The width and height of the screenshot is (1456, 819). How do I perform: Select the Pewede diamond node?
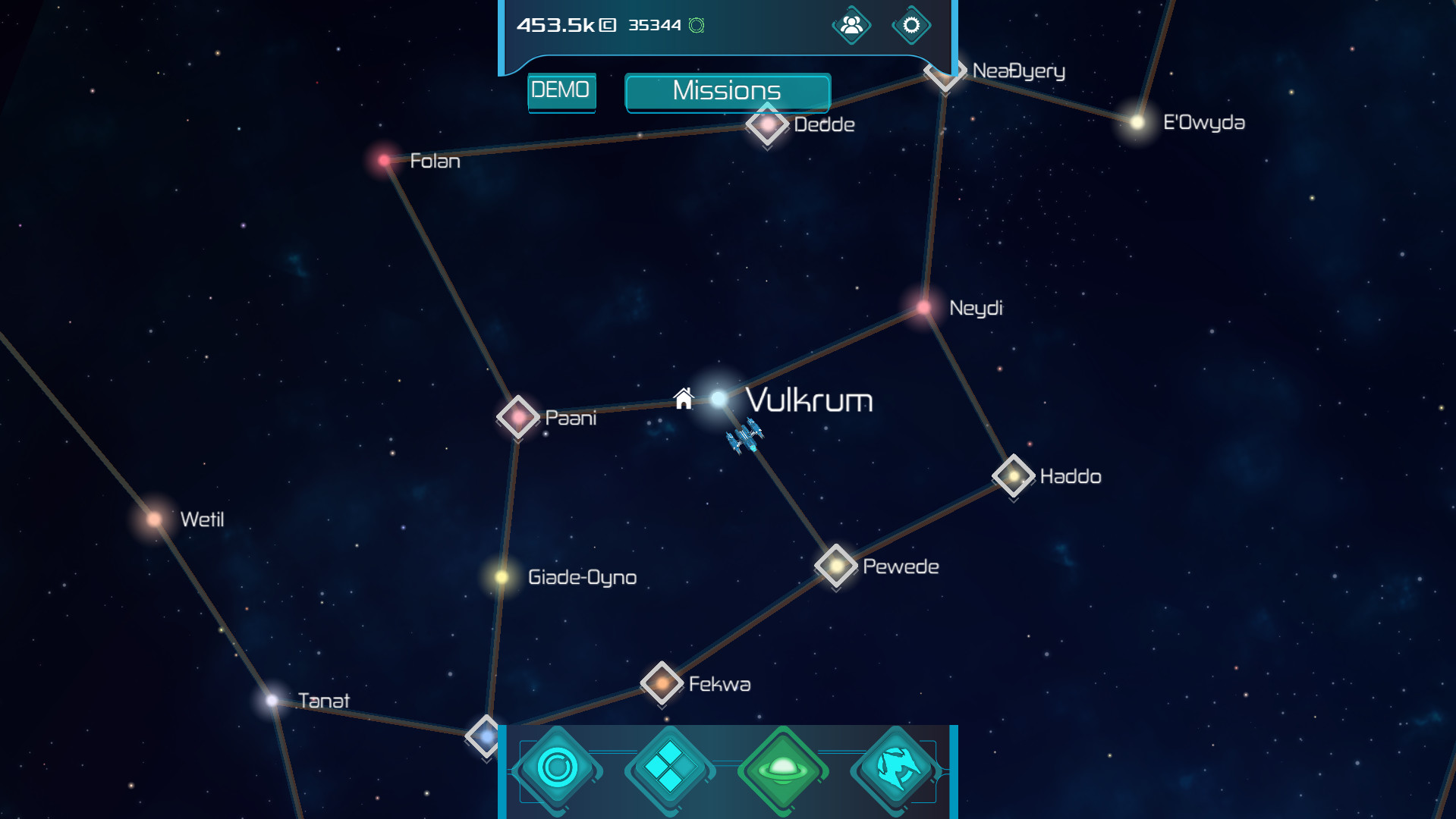pos(835,566)
